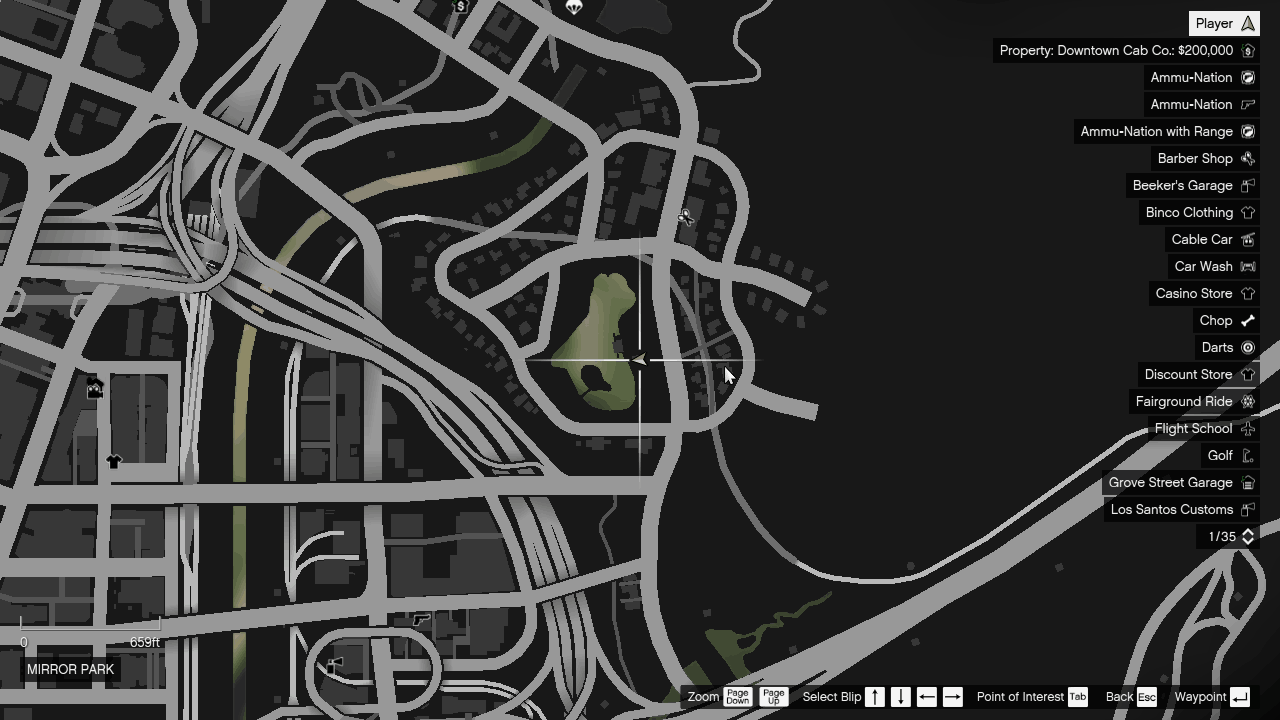Select the Cable Car legend icon
The height and width of the screenshot is (720, 1280).
pos(1247,239)
